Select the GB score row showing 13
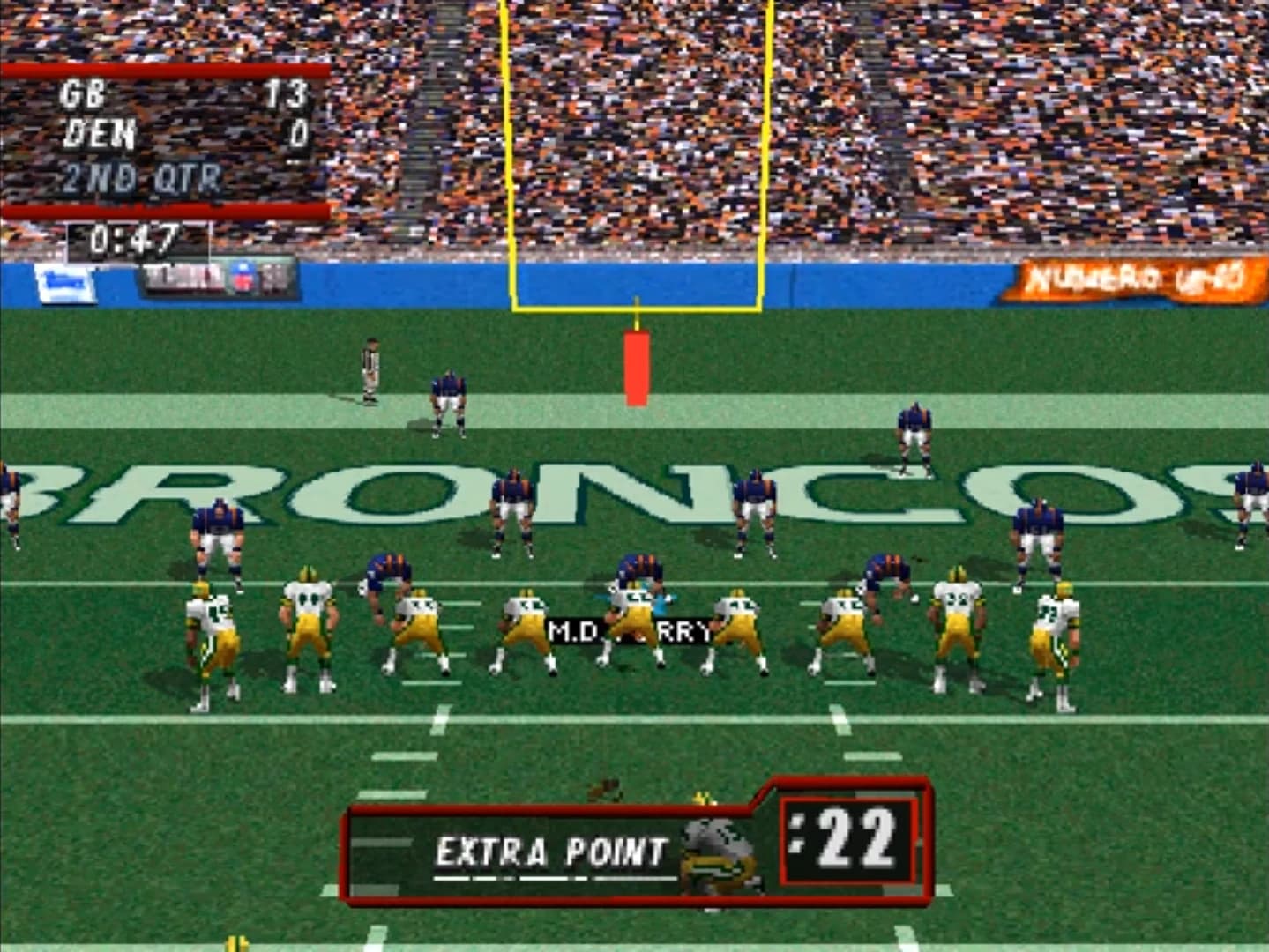 point(176,93)
